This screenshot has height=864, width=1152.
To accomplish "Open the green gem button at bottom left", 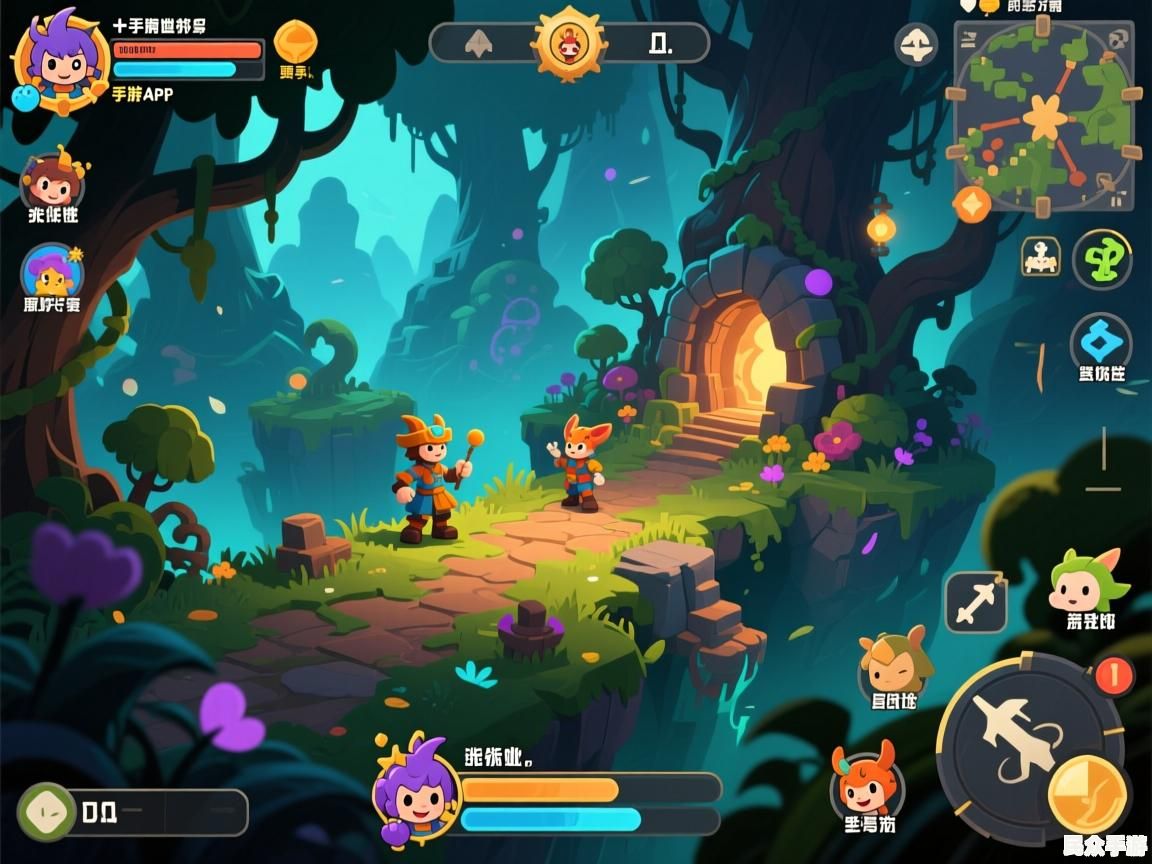I will click(47, 811).
